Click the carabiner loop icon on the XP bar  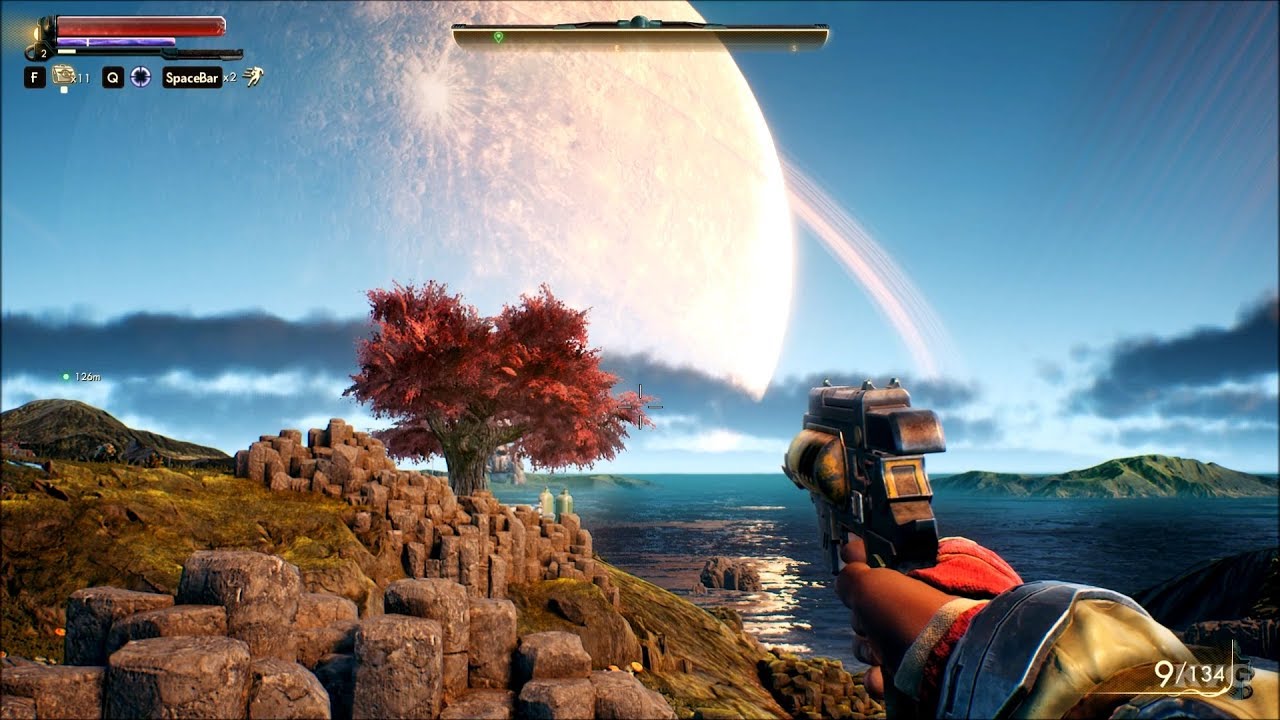pos(30,51)
